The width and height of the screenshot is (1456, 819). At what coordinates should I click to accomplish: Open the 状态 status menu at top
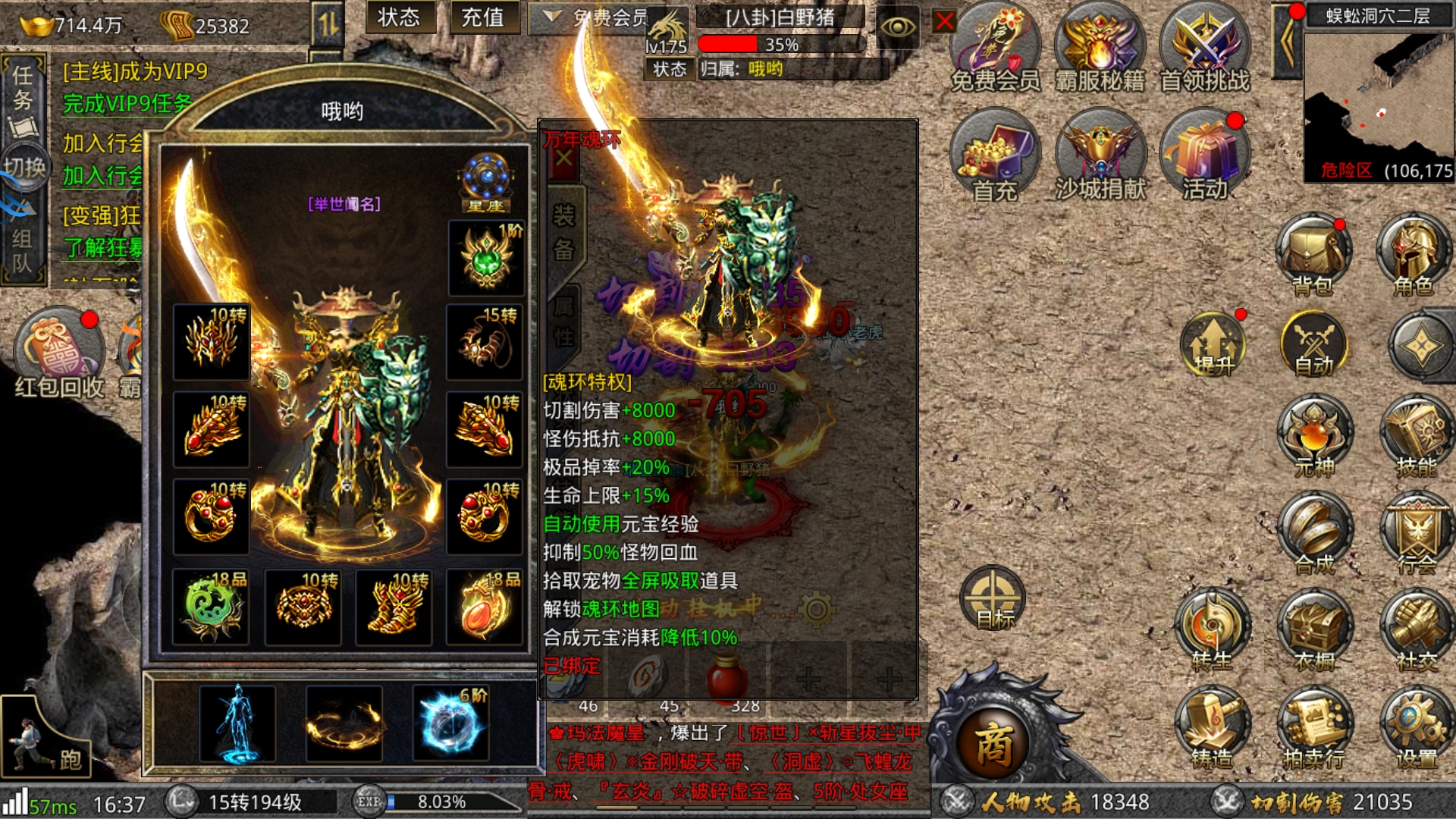click(x=399, y=17)
